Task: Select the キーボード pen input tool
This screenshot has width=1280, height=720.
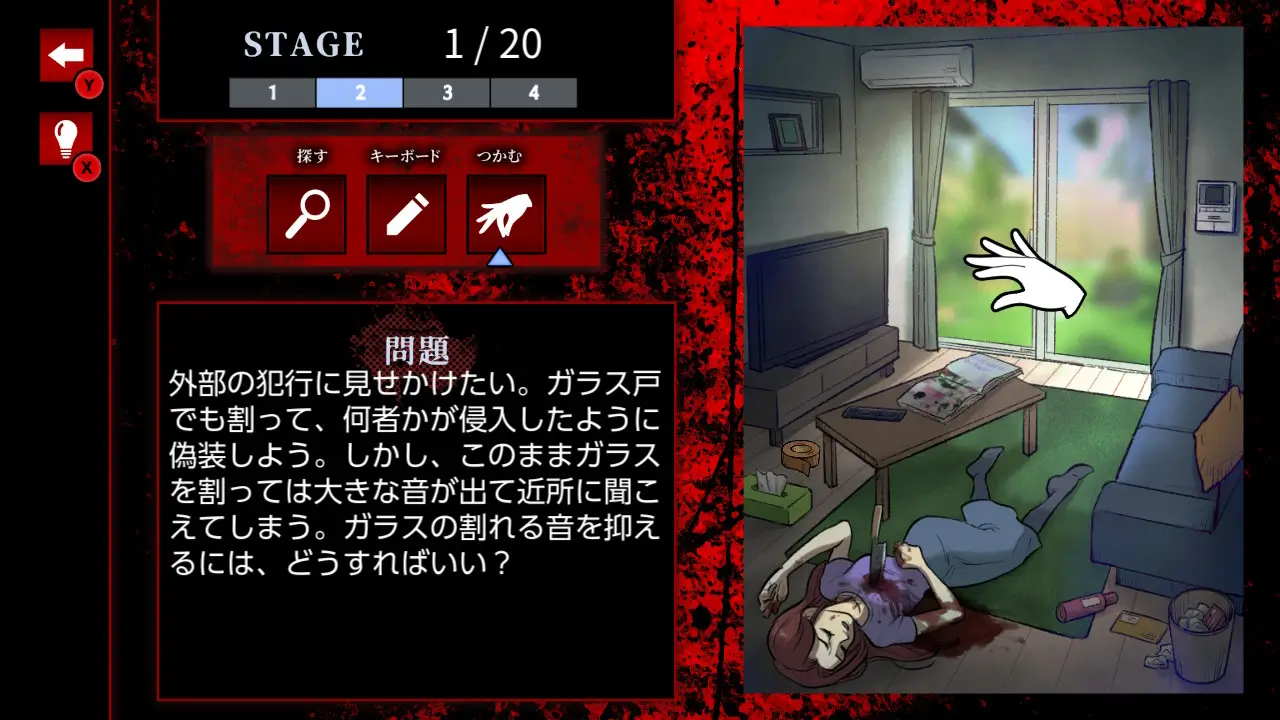Action: point(407,213)
